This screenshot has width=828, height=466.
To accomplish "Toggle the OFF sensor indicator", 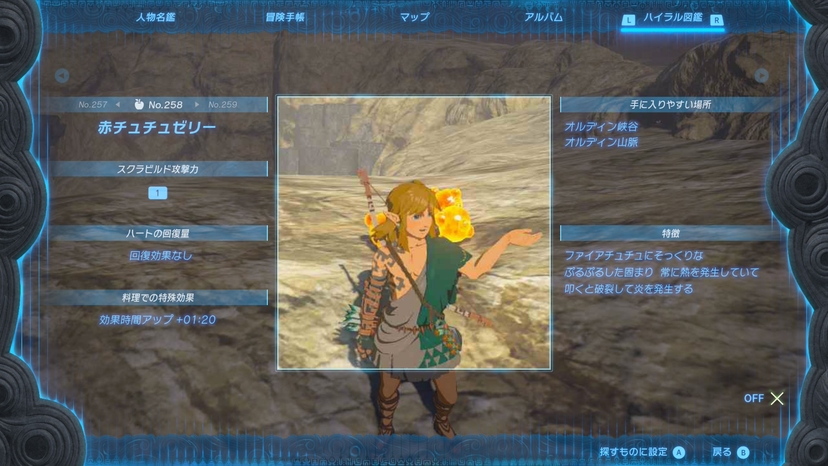I will pos(765,398).
